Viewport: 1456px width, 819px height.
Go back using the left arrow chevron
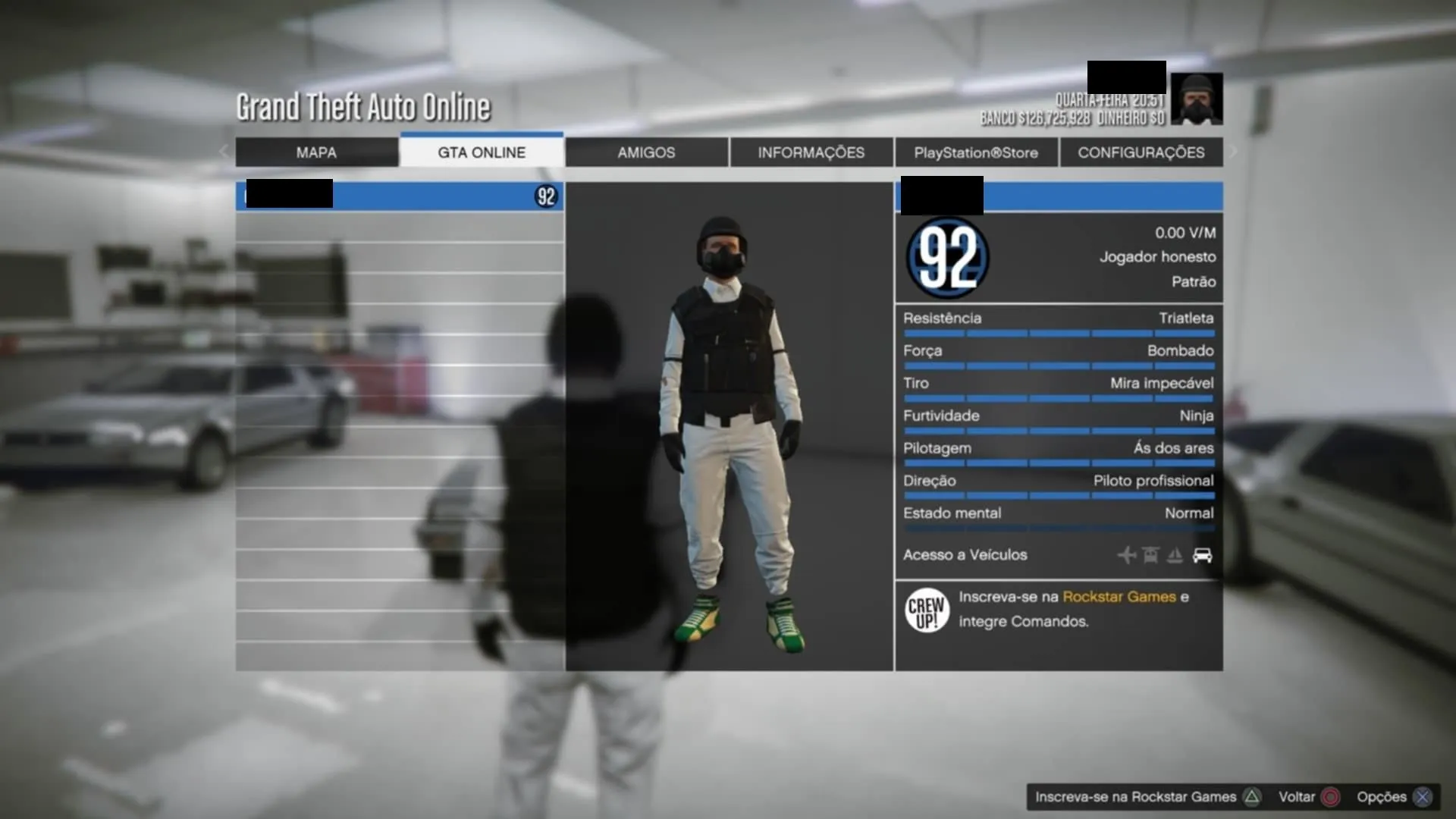coord(224,152)
